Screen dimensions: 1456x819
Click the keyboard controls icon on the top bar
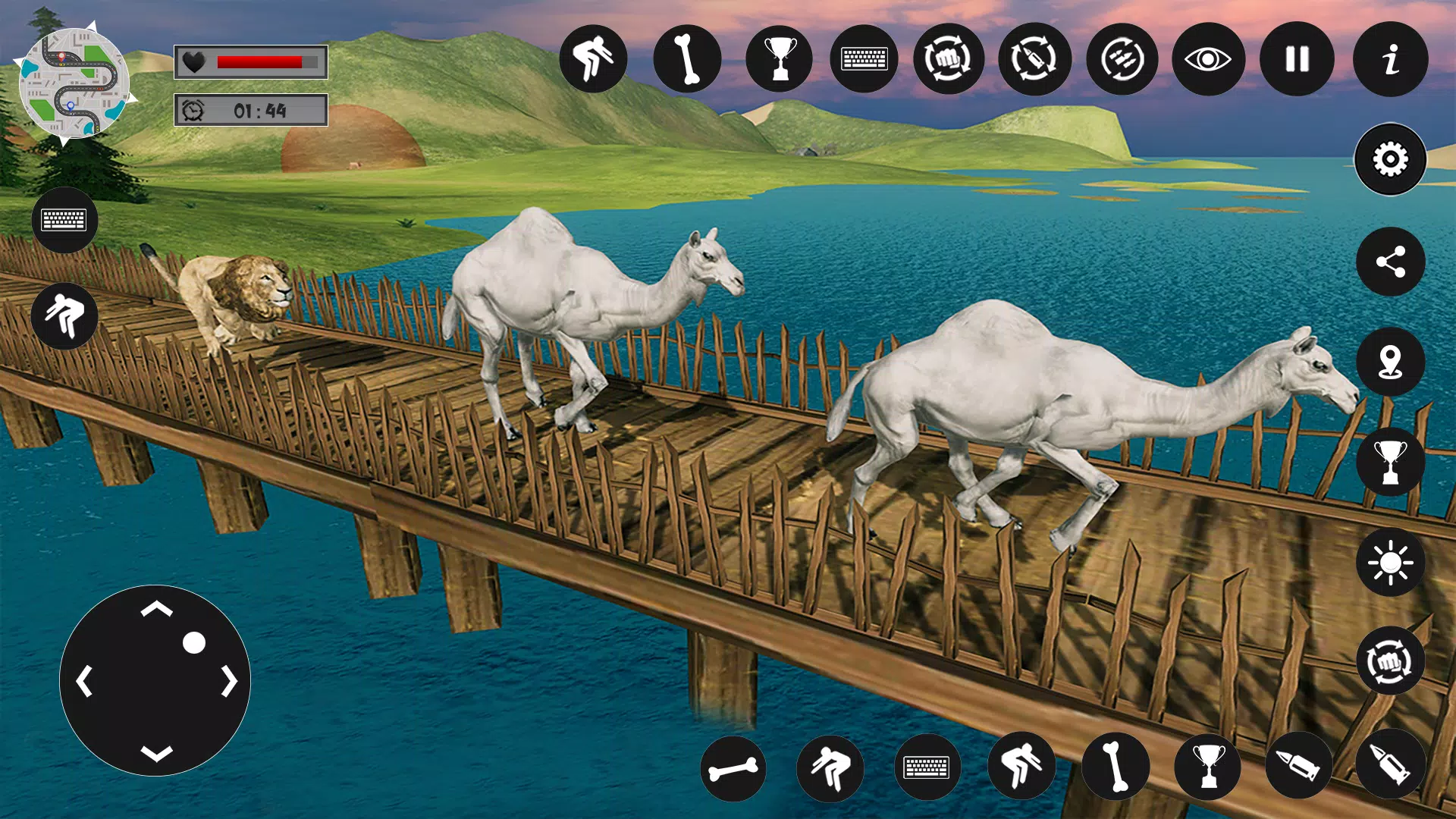[864, 59]
